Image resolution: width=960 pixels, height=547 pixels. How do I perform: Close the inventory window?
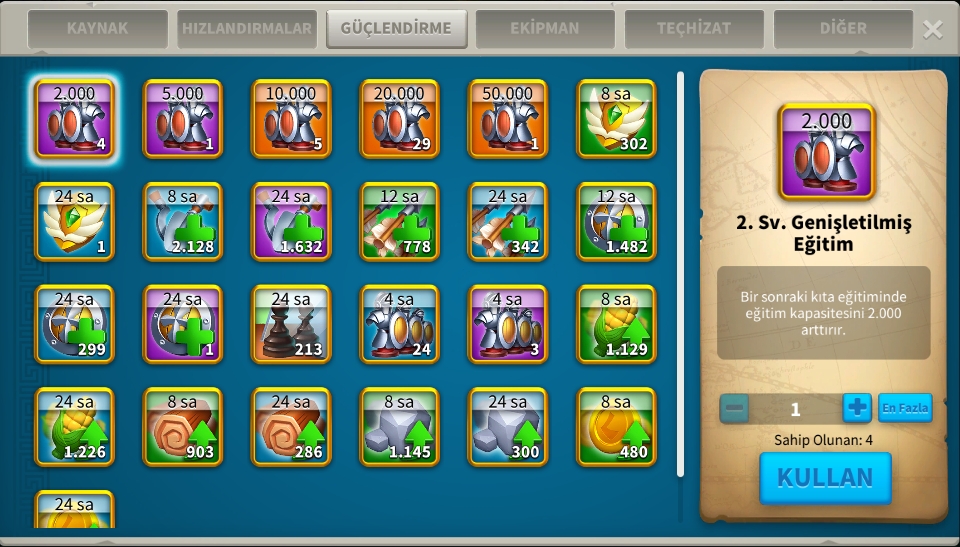point(932,29)
